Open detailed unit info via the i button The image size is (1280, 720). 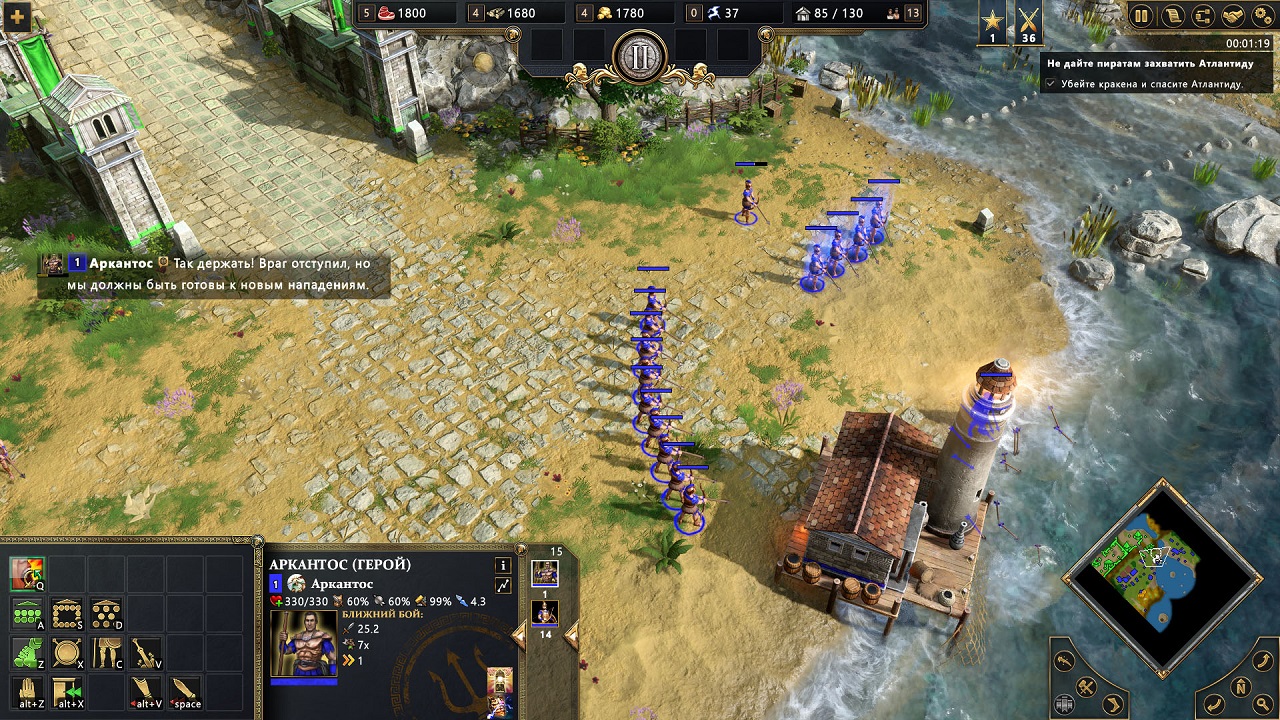click(503, 566)
